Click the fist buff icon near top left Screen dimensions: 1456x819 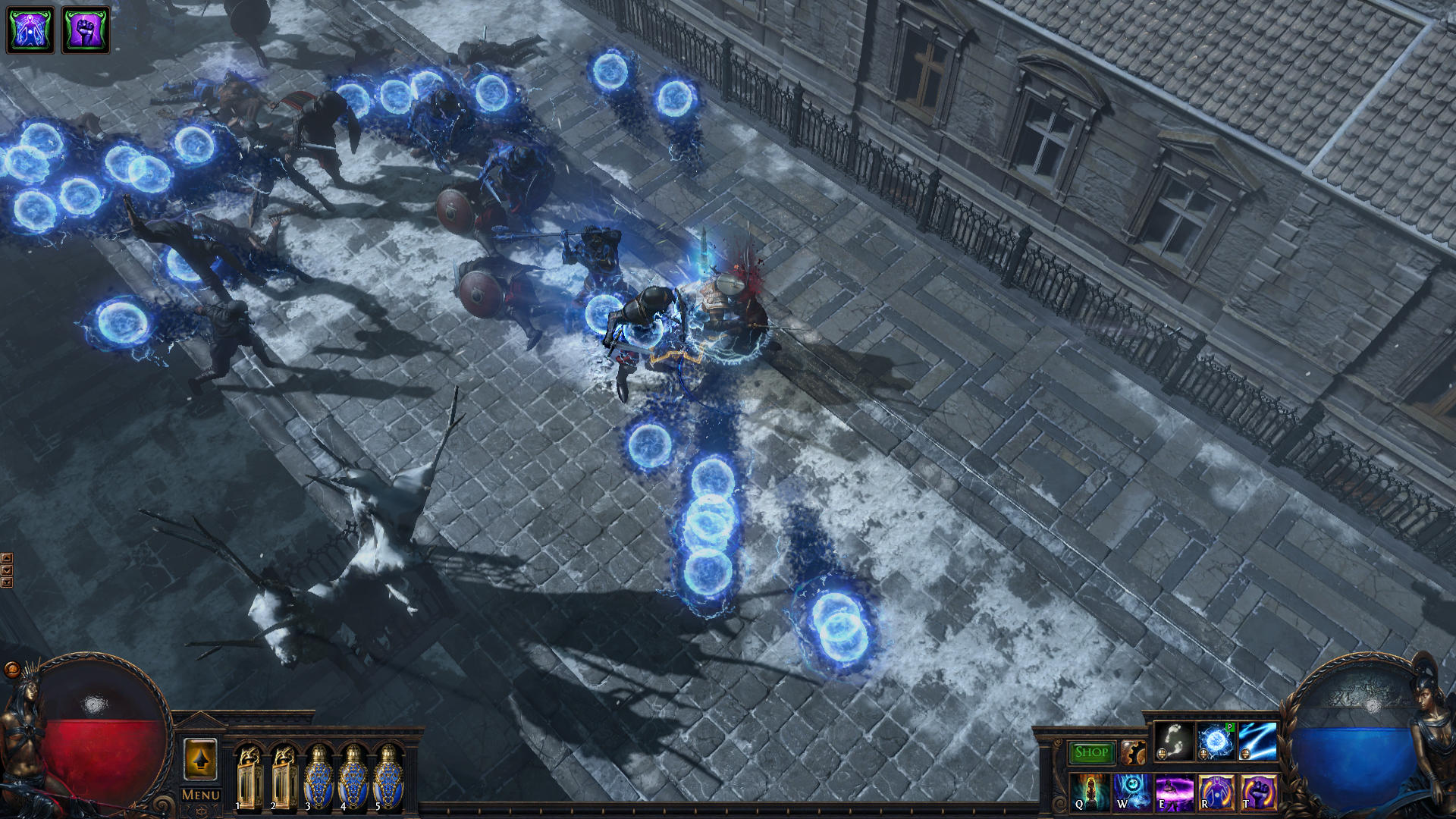[83, 30]
